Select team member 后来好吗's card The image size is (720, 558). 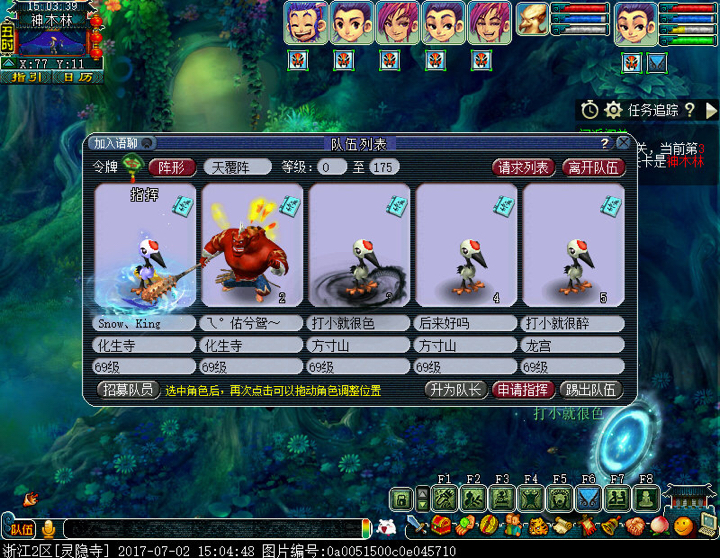point(466,246)
